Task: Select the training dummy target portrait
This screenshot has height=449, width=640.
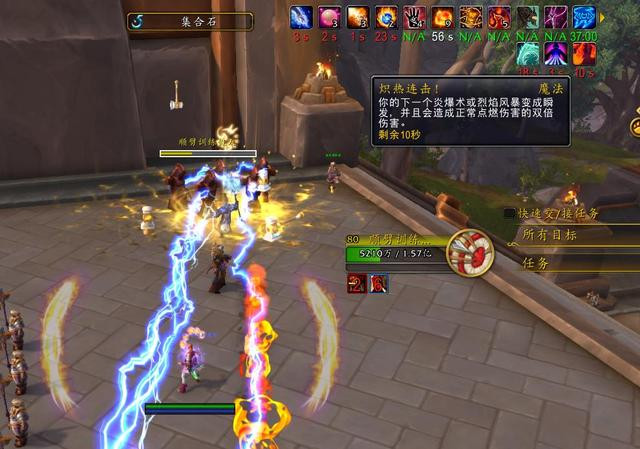Action: (x=469, y=253)
